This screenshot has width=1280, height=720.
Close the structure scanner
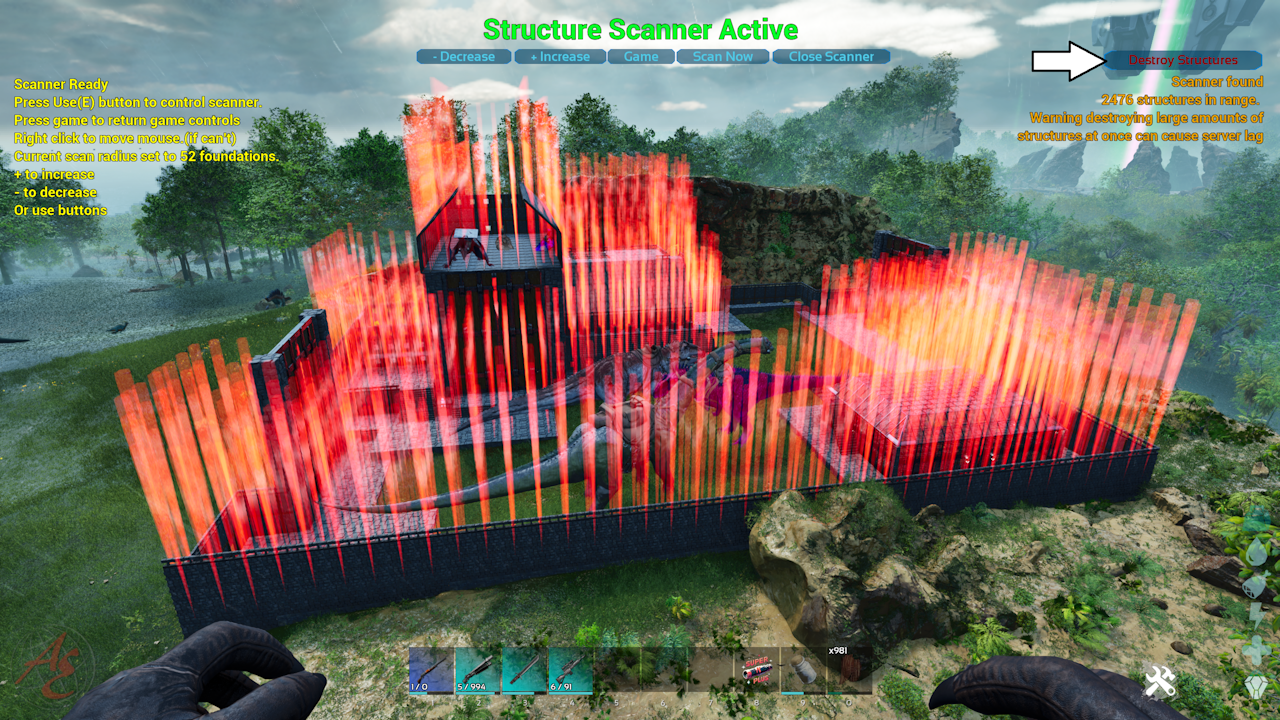click(x=831, y=57)
